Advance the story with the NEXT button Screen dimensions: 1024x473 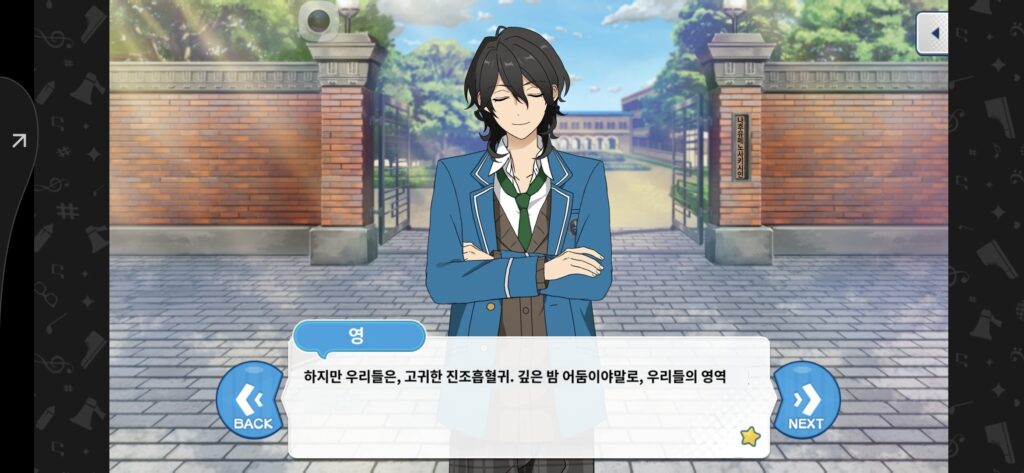(805, 401)
